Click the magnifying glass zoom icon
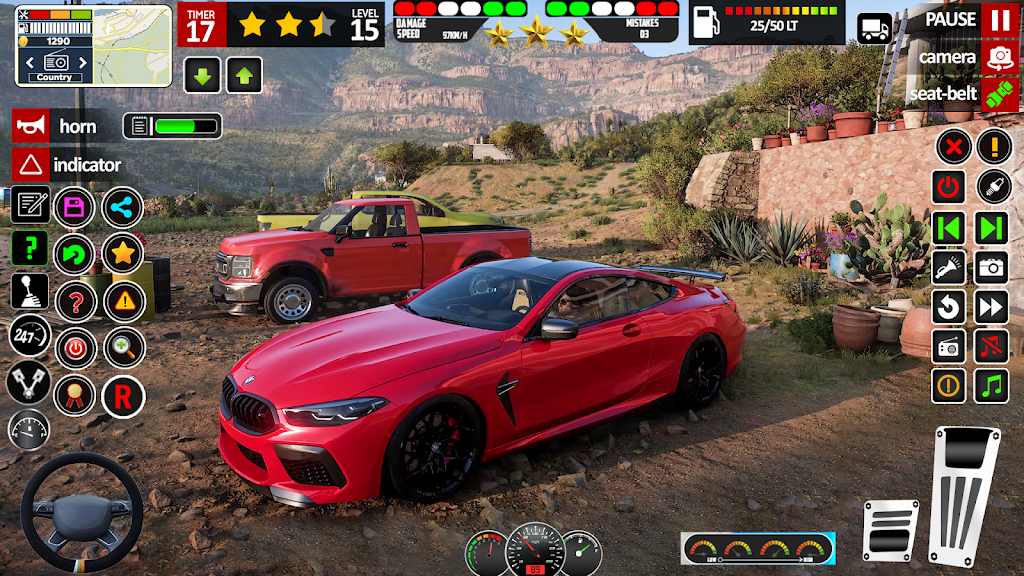This screenshot has height=576, width=1024. [124, 348]
